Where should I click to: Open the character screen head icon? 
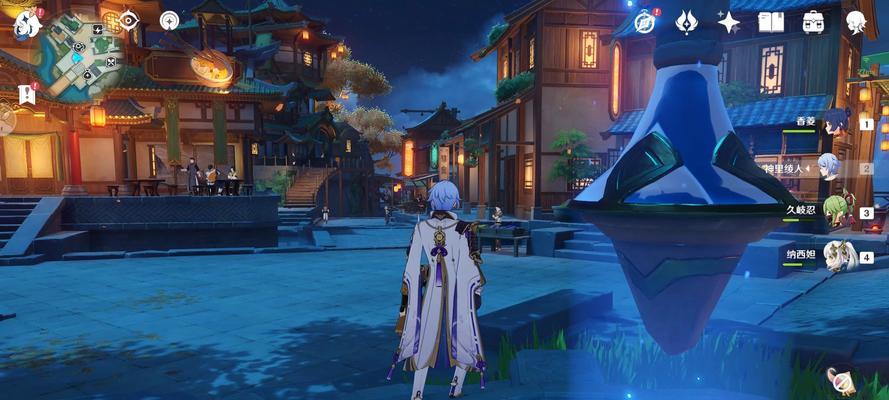[x=856, y=21]
